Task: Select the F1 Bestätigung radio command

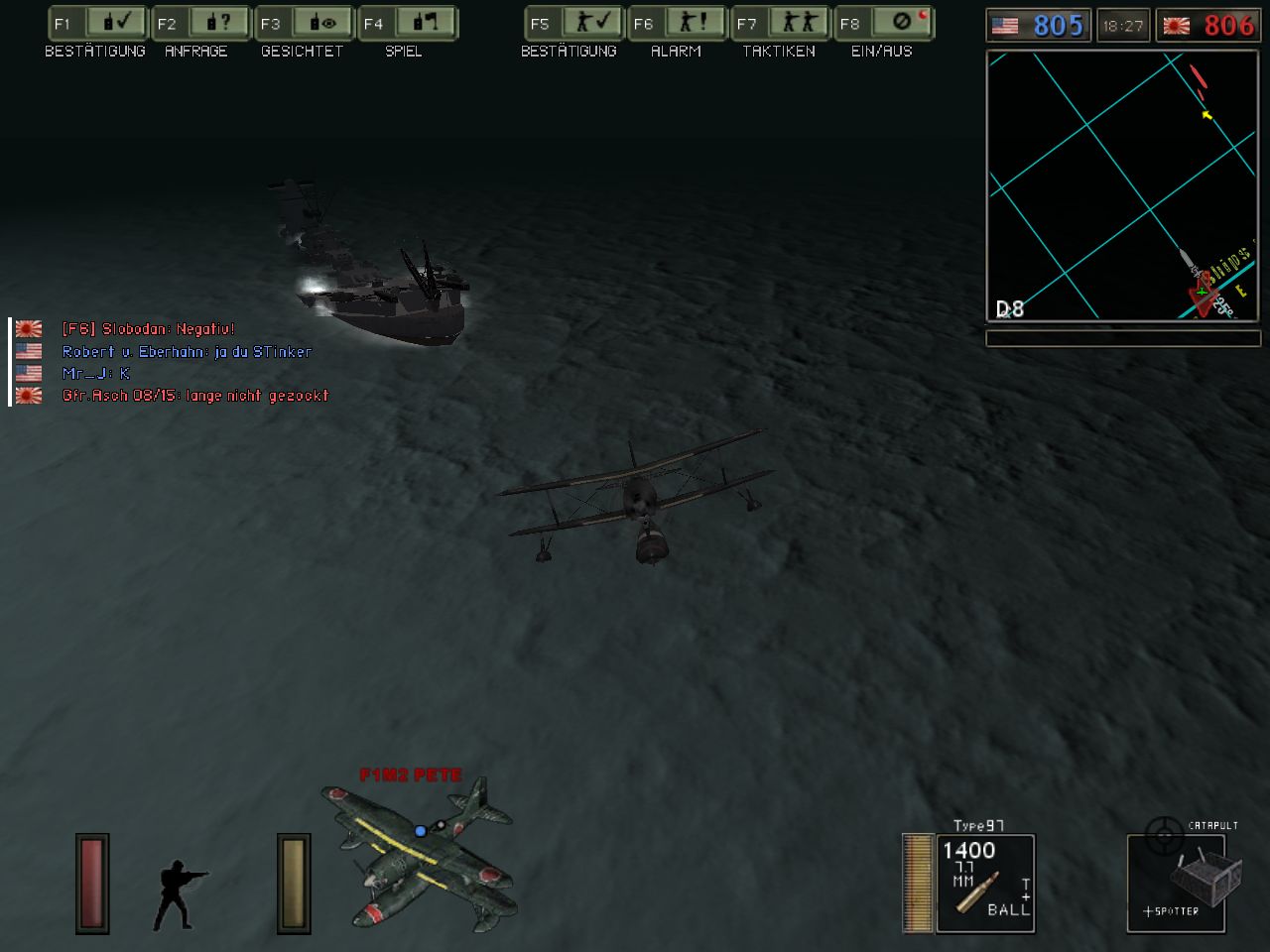Action: click(96, 23)
